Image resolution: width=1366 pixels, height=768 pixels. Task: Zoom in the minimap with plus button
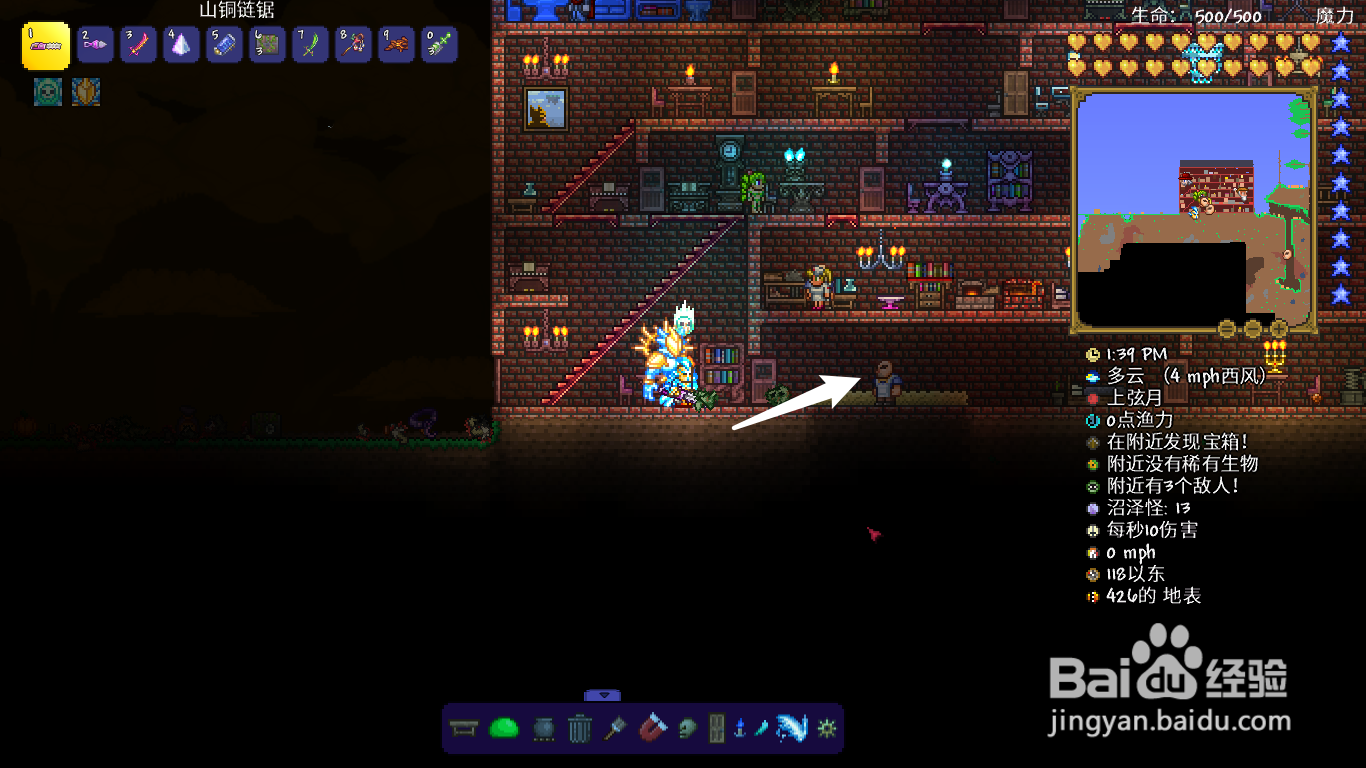coord(1279,328)
